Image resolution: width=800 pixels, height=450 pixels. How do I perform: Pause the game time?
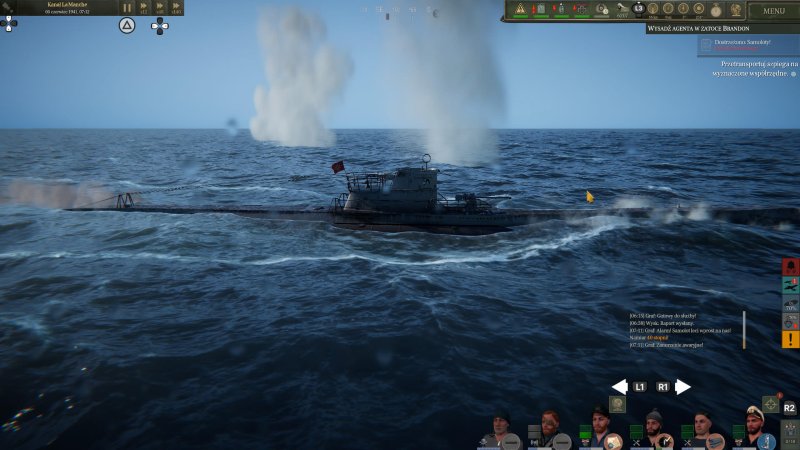(127, 7)
